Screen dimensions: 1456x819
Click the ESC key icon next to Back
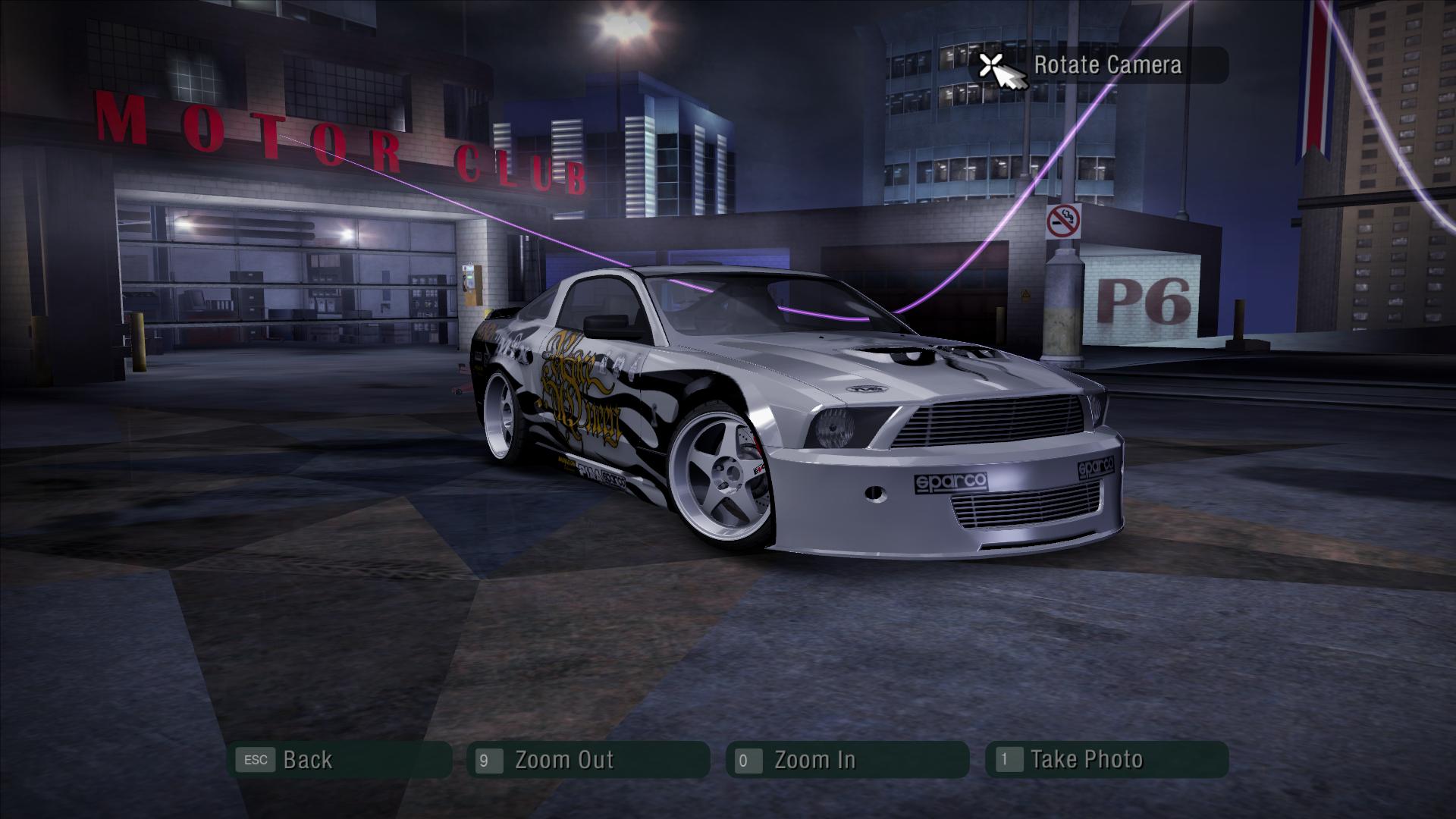256,758
